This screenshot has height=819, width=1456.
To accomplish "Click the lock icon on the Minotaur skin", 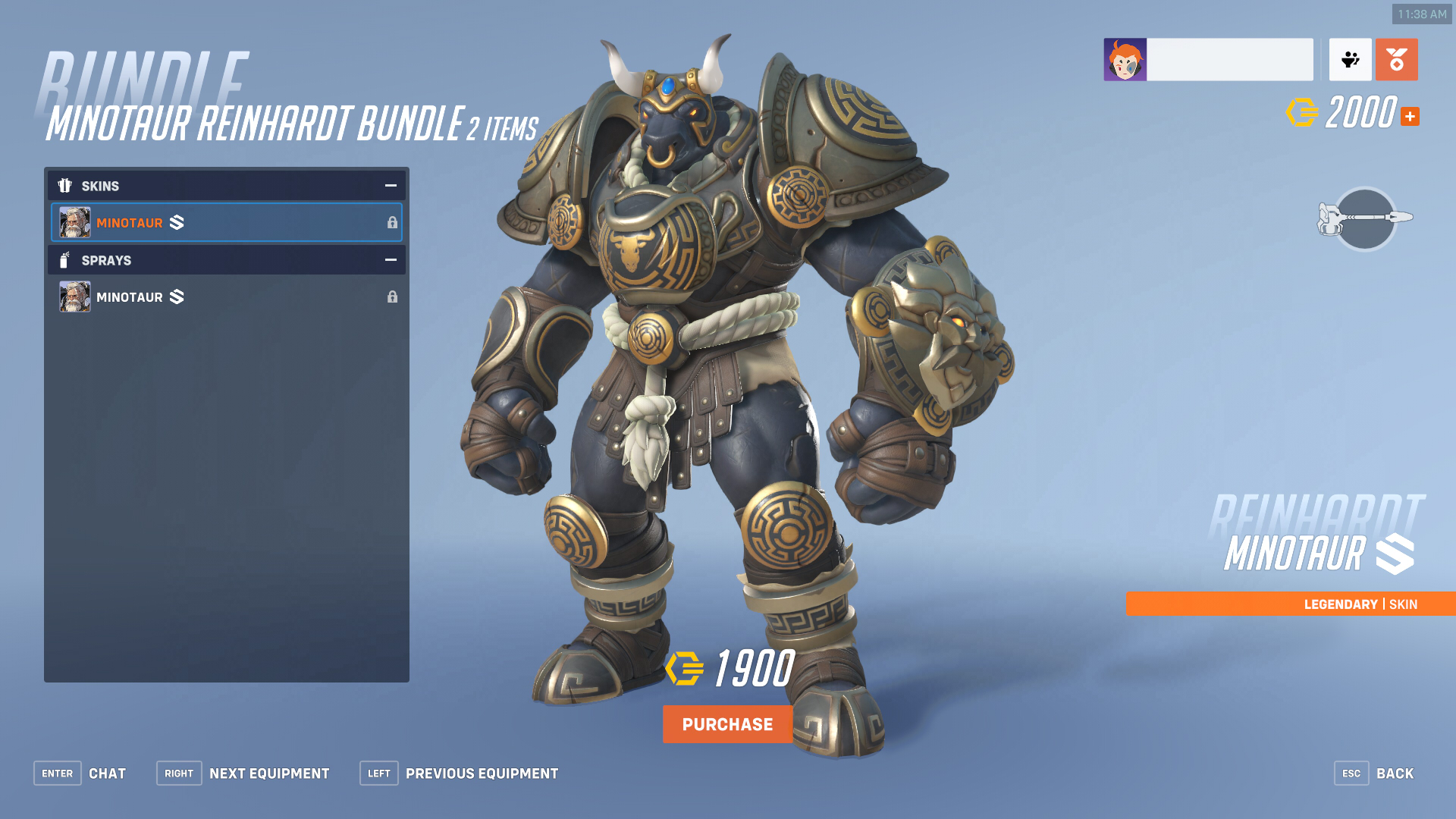I will coord(393,223).
